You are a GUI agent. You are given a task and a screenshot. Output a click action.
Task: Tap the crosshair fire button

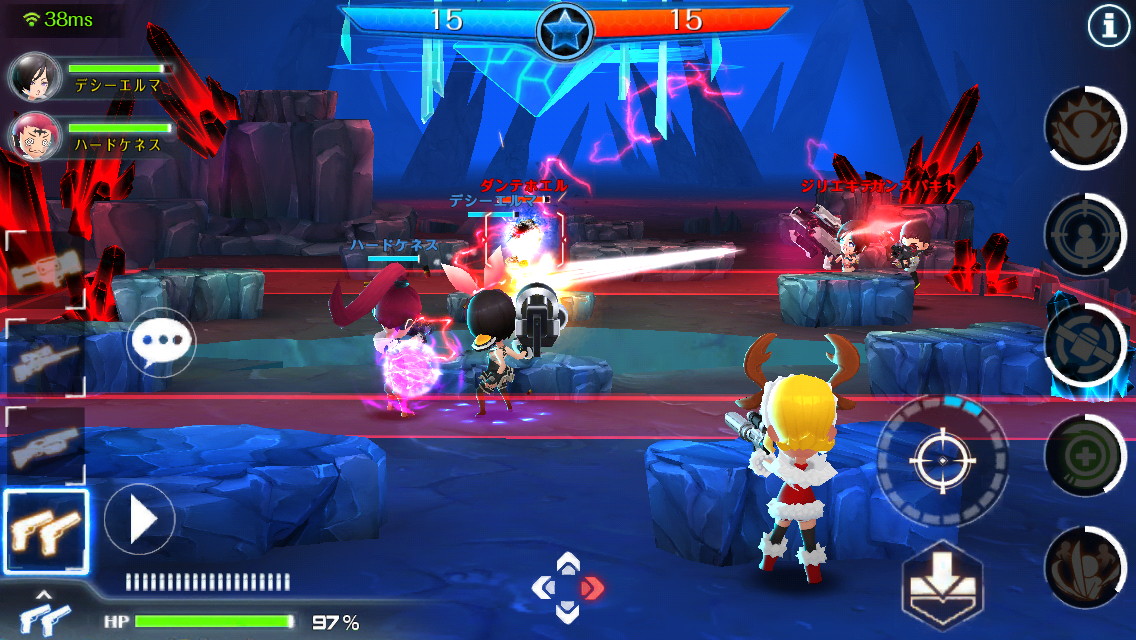point(941,459)
